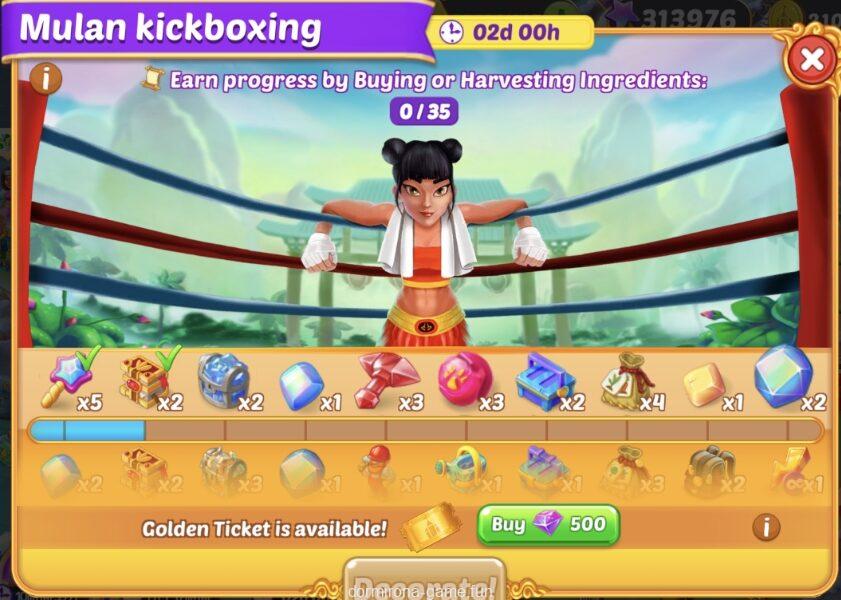Viewport: 841px width, 600px height.
Task: Show Golden Ticket info details
Action: [765, 527]
